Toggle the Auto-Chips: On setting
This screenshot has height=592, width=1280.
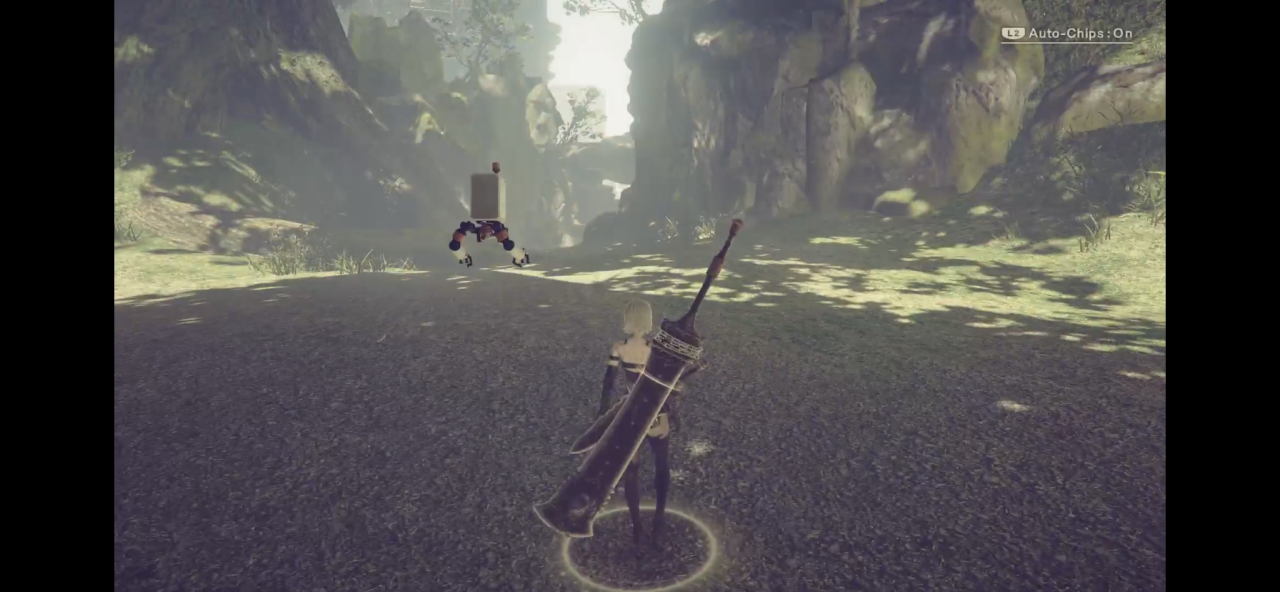coord(1068,34)
